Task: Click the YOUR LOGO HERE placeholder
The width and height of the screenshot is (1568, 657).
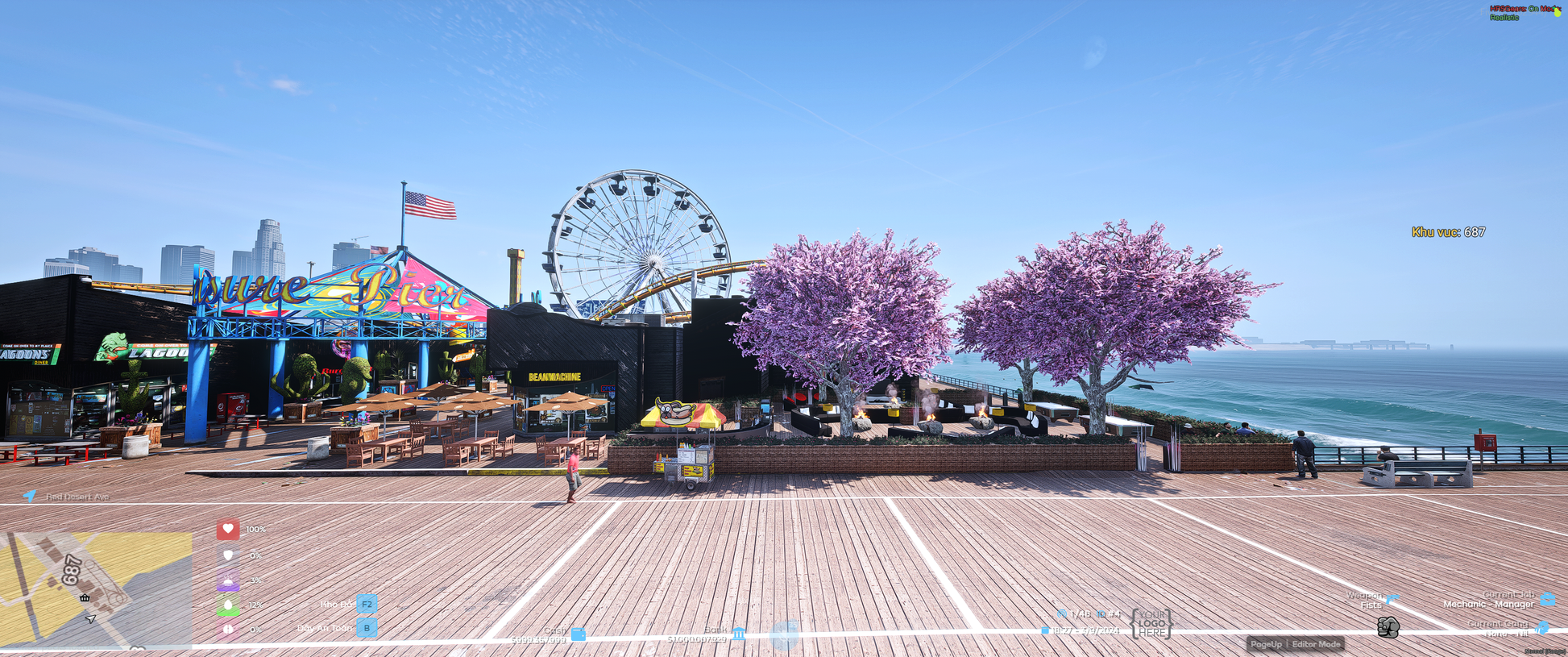Action: 1151,624
